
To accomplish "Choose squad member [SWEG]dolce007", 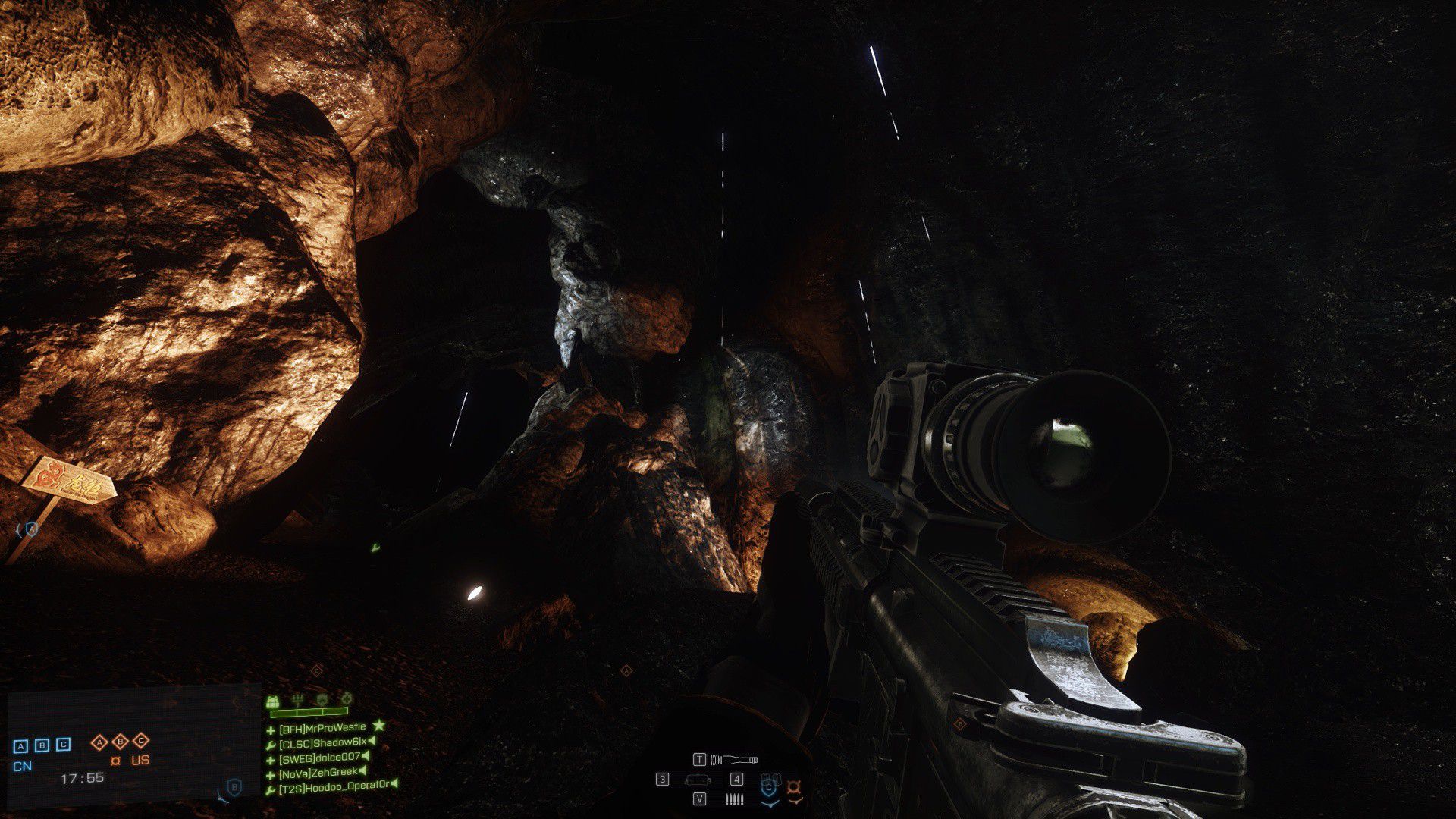I will pos(318,757).
